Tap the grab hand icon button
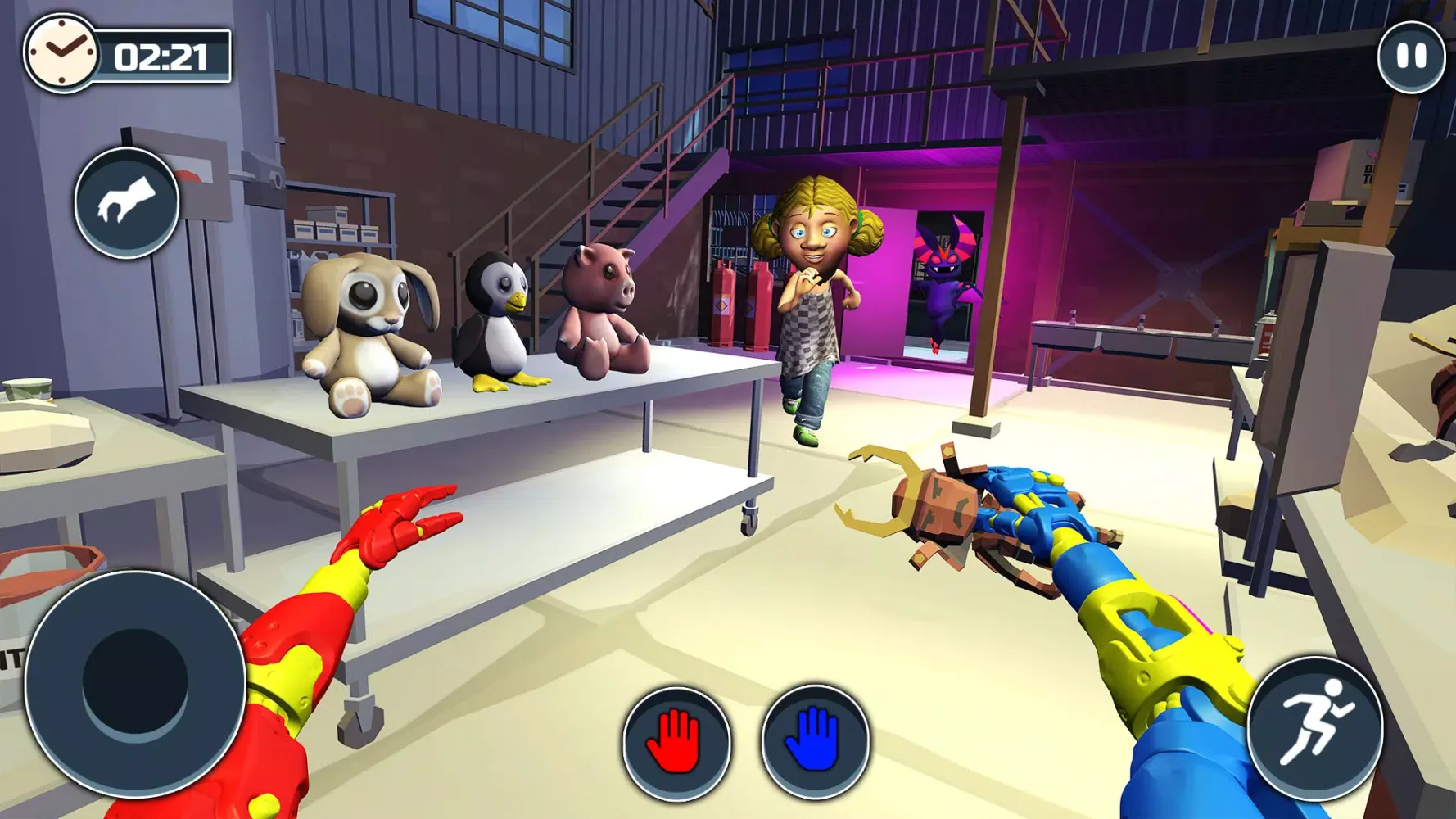This screenshot has height=819, width=1456. point(127,203)
